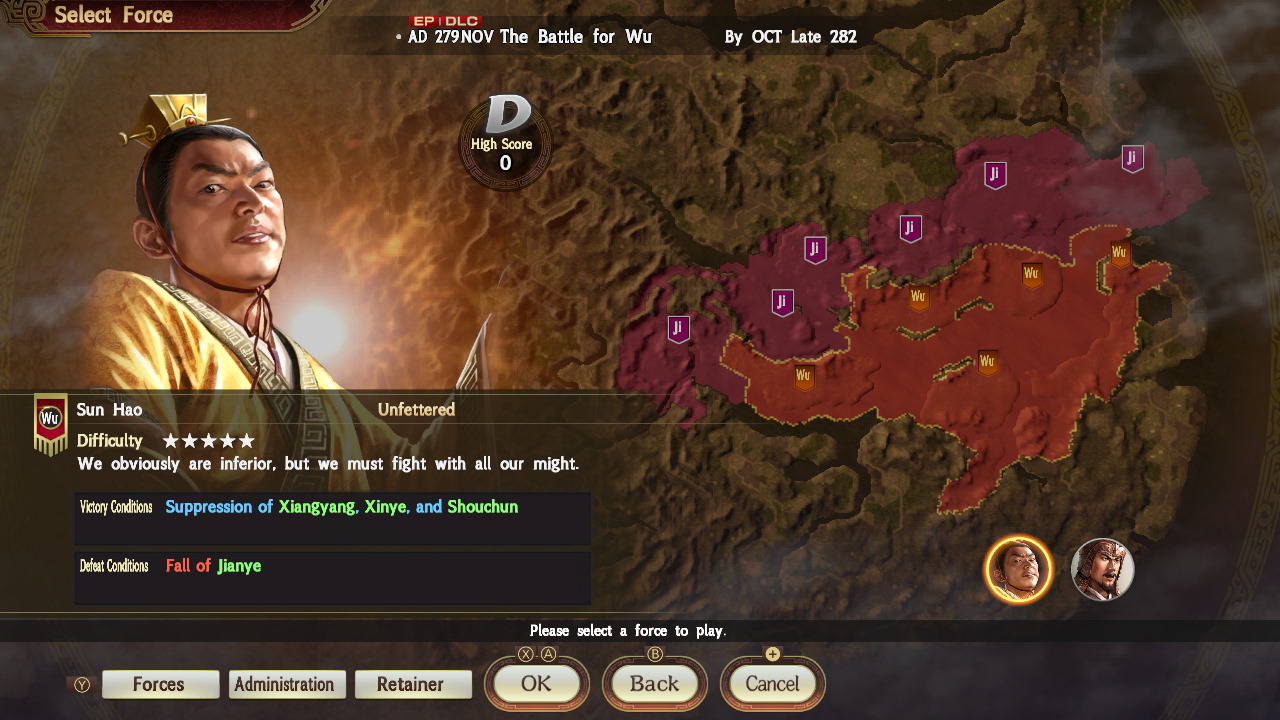This screenshot has height=720, width=1280.
Task: Click the southwestern Wu banner on the map
Action: tap(803, 377)
